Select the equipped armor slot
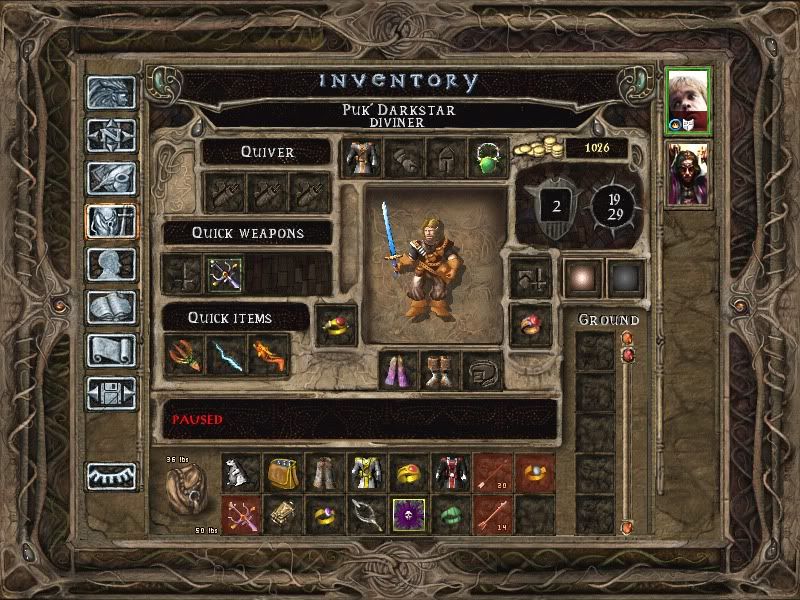Screen dimensions: 800x600 coord(358,157)
